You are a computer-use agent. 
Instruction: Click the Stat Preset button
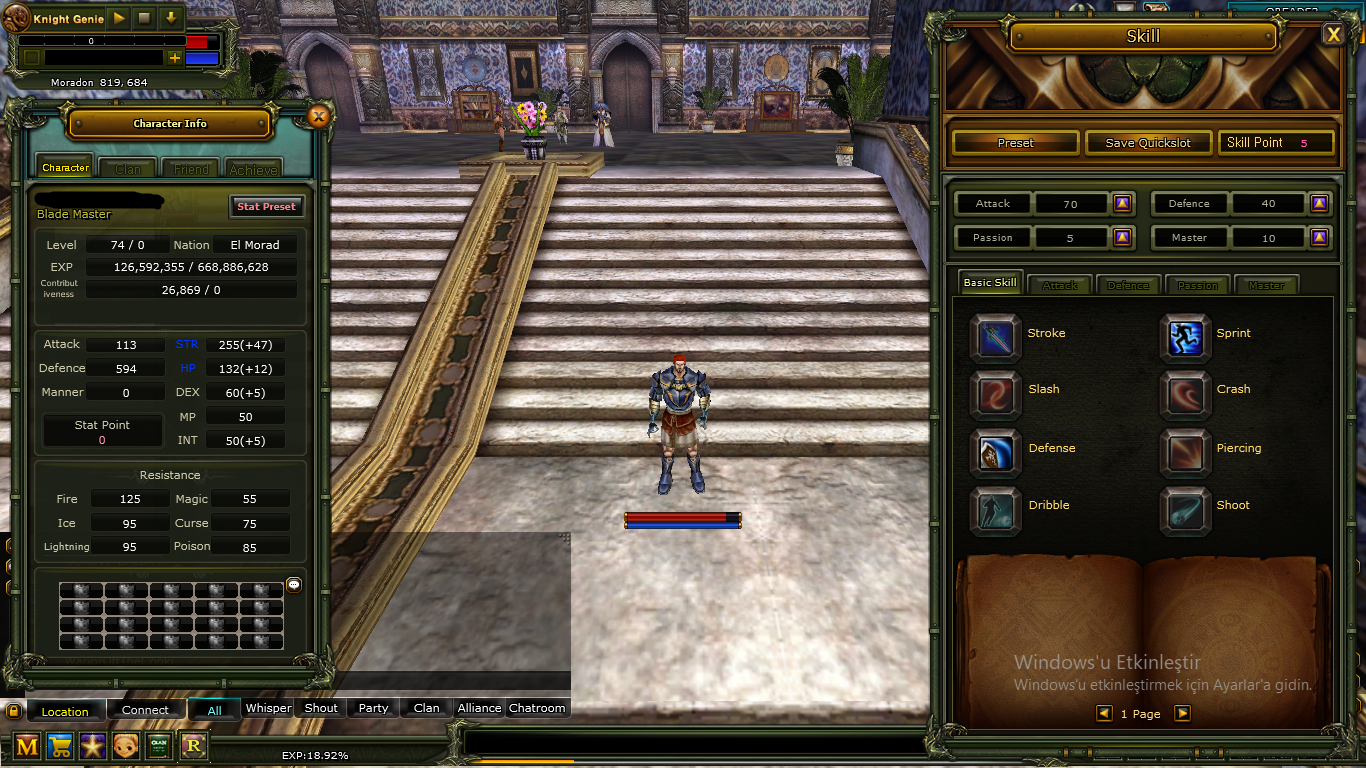266,206
